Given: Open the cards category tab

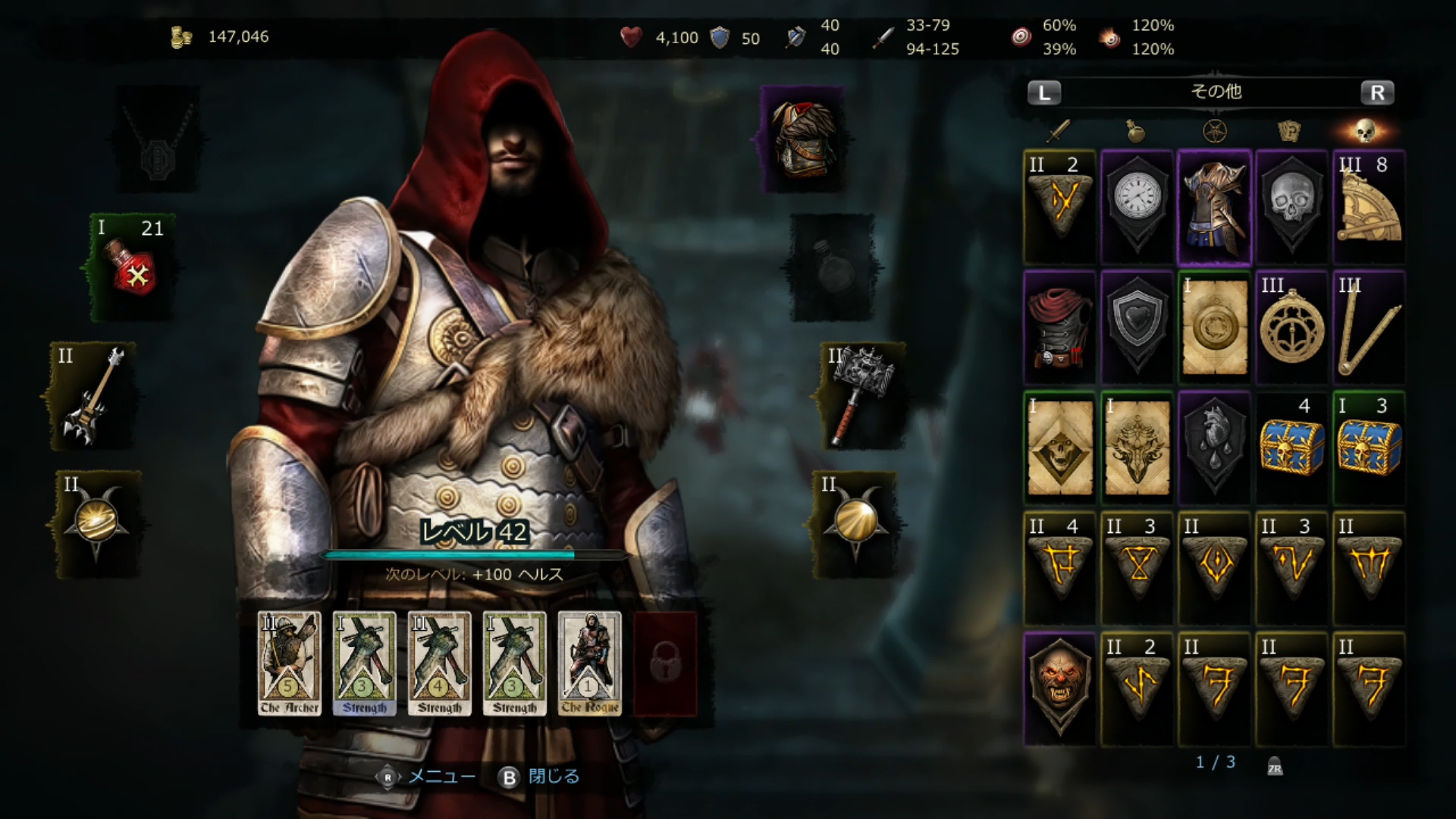Looking at the screenshot, I should 1289,131.
